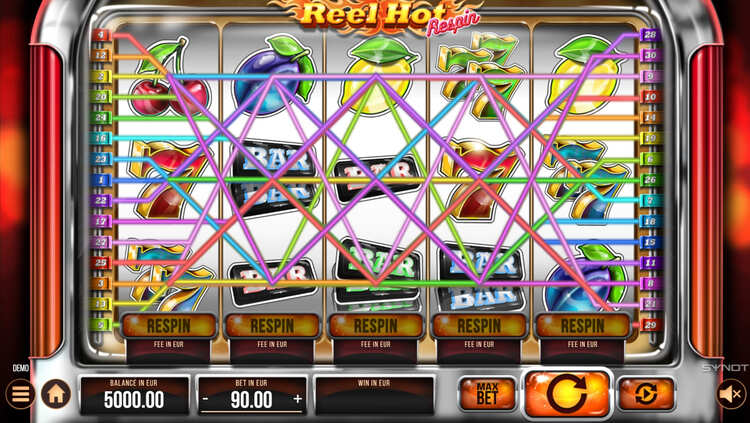Click payline marker 25
750x423 pixels.
(101, 263)
